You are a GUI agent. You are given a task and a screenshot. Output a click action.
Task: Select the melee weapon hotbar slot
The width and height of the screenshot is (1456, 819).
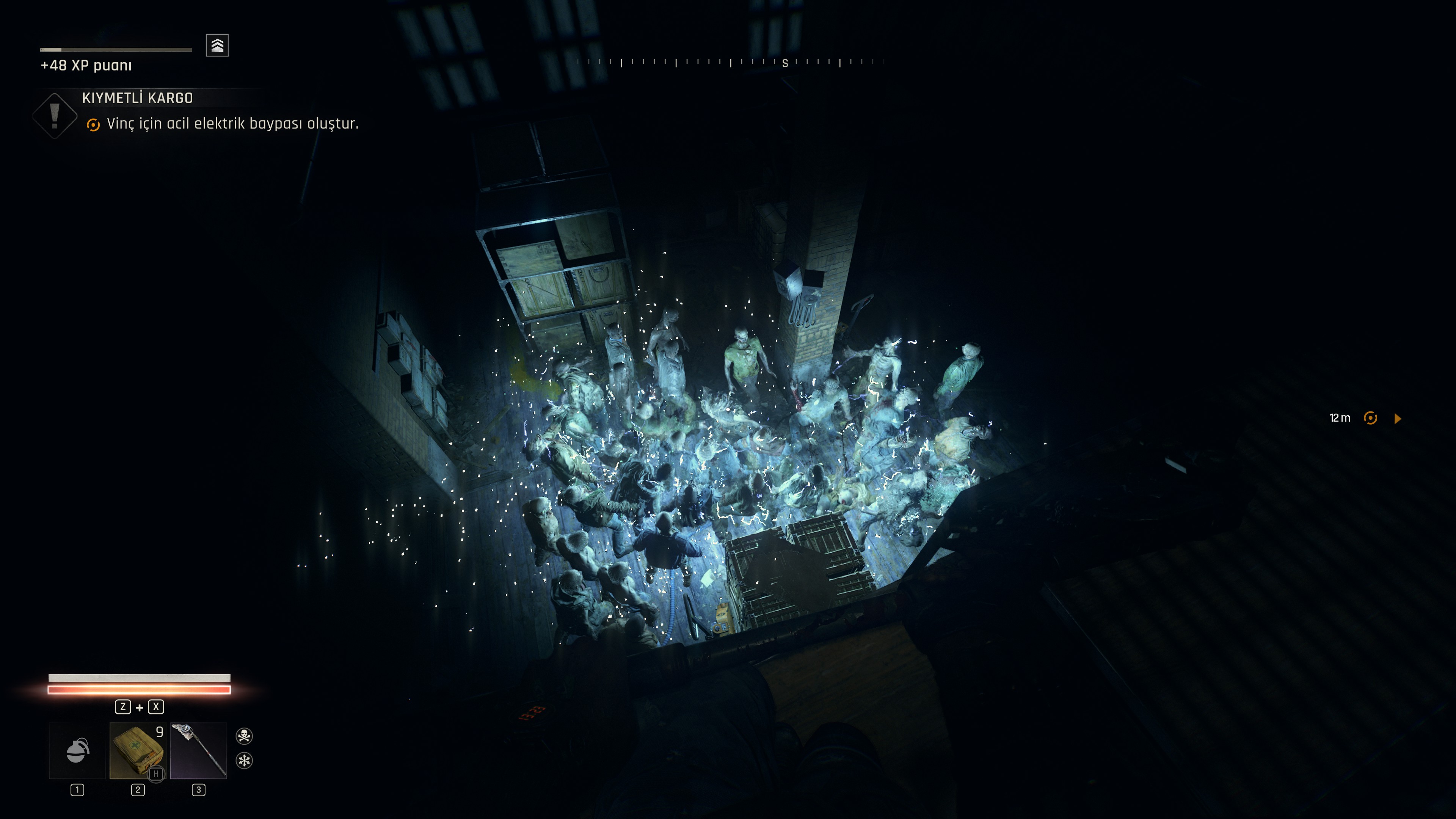[198, 751]
